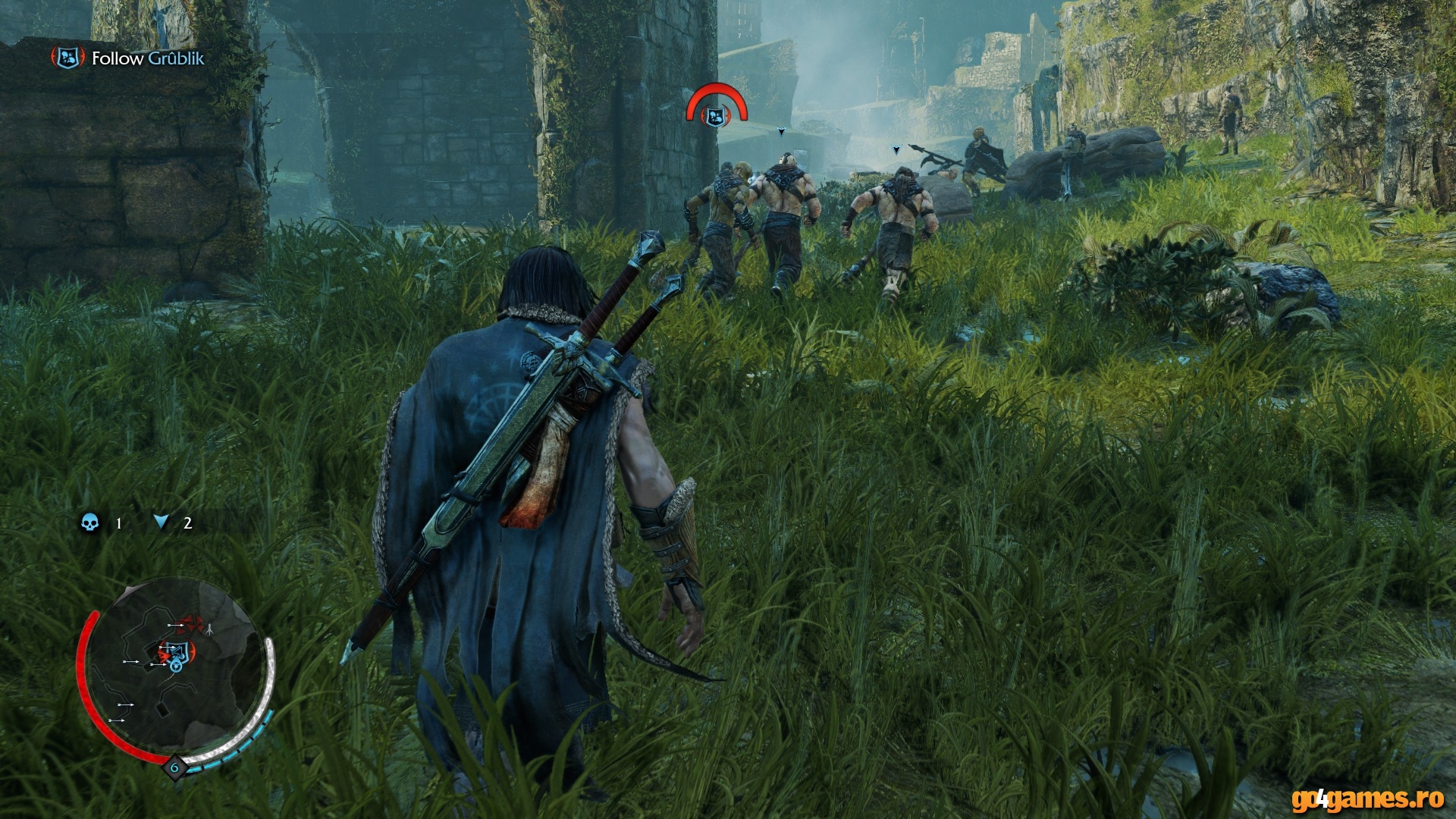Click the level 6 diamond badge below minimap
1456x819 pixels.
(174, 767)
